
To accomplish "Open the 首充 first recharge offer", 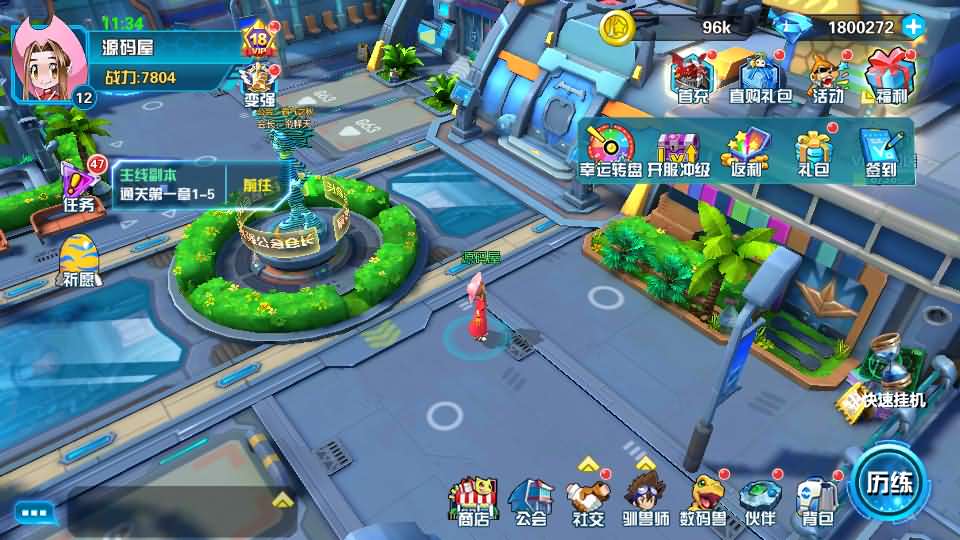I will pos(692,79).
